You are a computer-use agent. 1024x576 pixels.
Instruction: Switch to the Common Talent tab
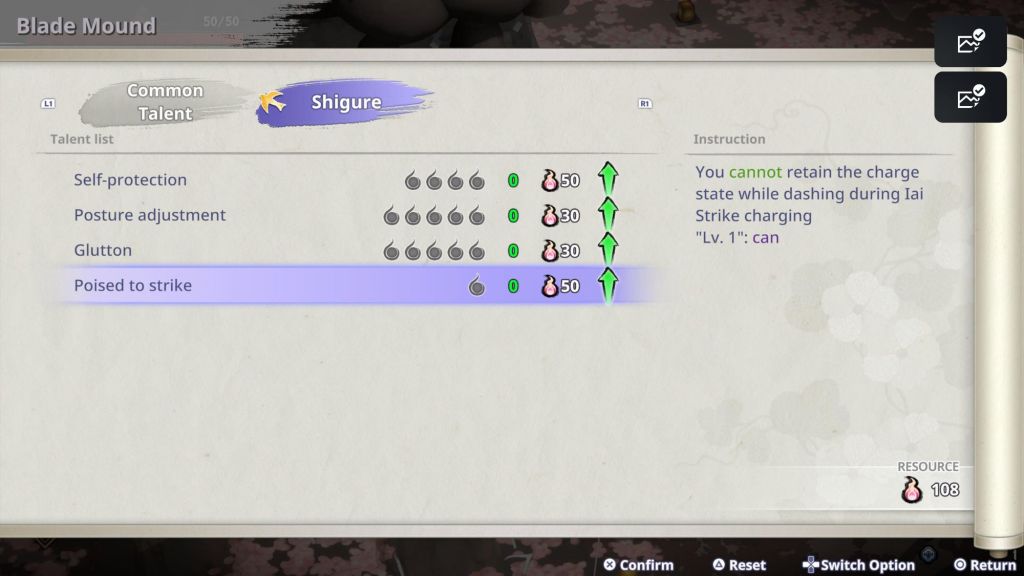click(x=165, y=102)
